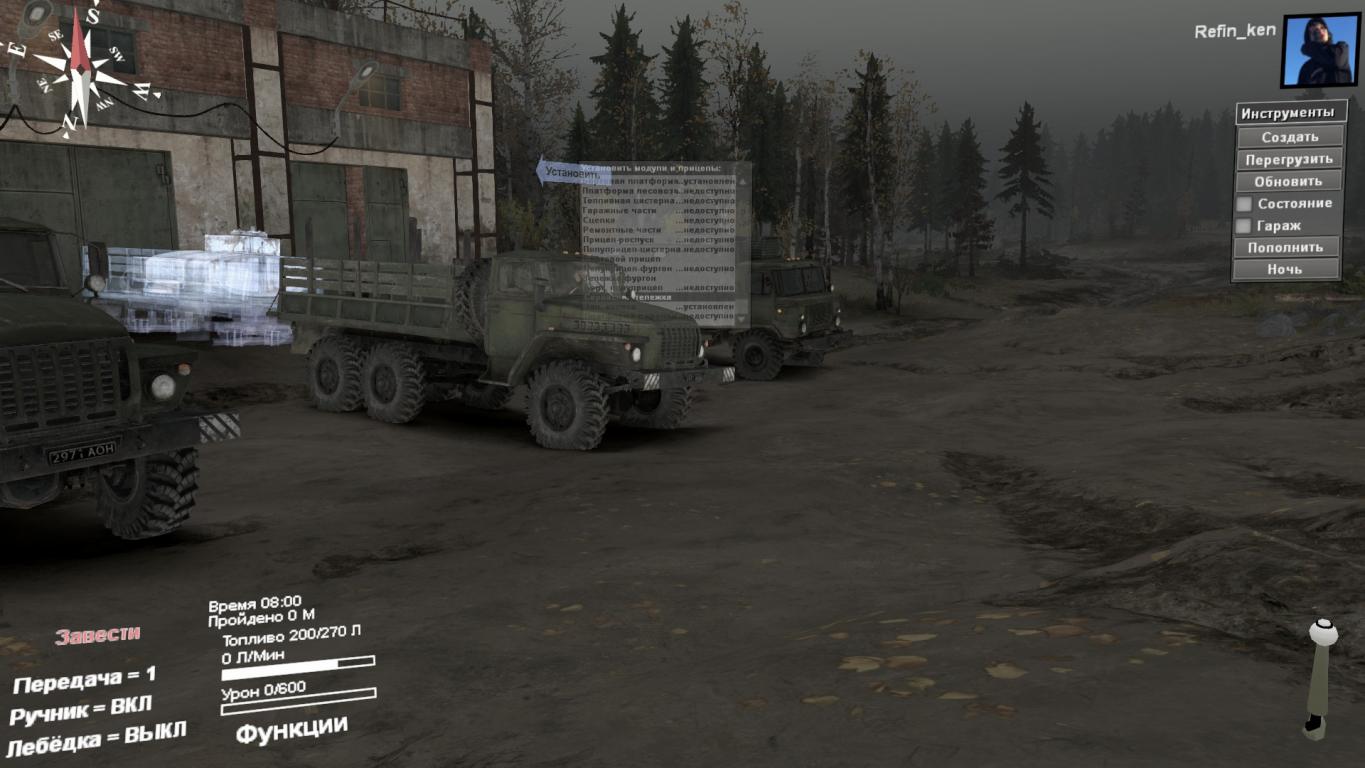Image resolution: width=1365 pixels, height=768 pixels.
Task: Choose Перегрузить in the tools panel
Action: pyautogui.click(x=1289, y=159)
